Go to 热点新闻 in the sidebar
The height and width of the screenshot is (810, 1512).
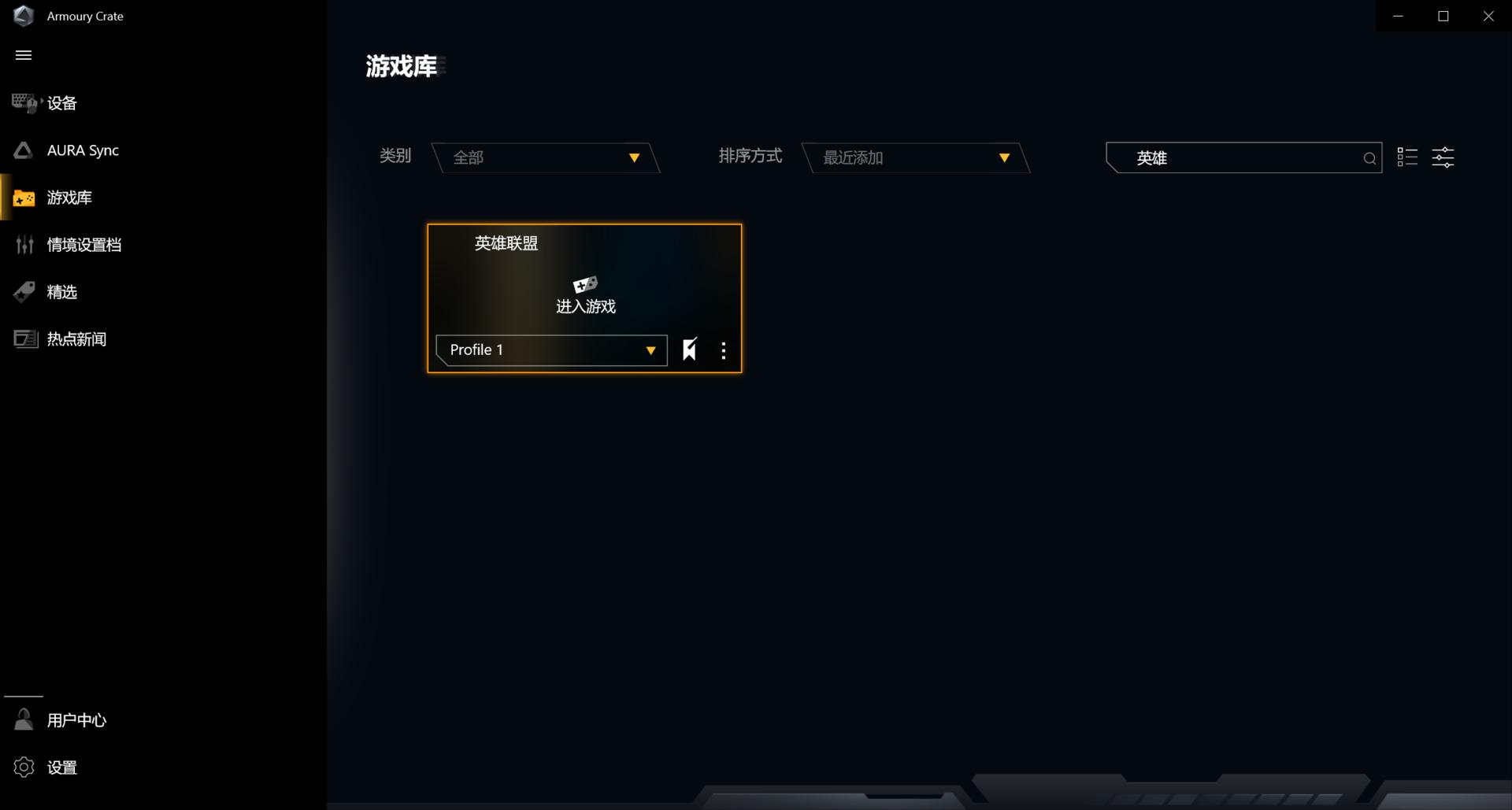tap(76, 338)
